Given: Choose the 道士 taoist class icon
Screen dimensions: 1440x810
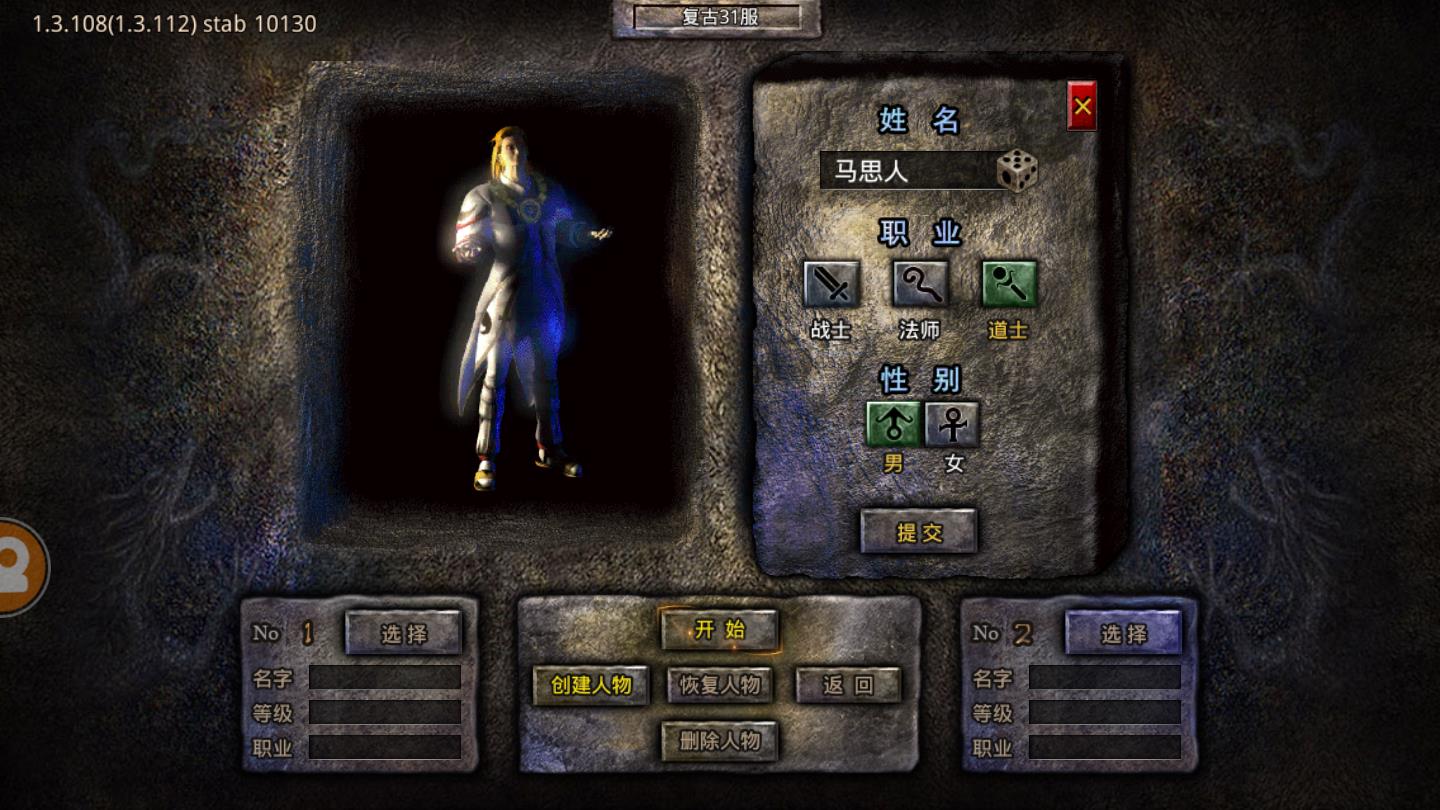Looking at the screenshot, I should [1008, 285].
